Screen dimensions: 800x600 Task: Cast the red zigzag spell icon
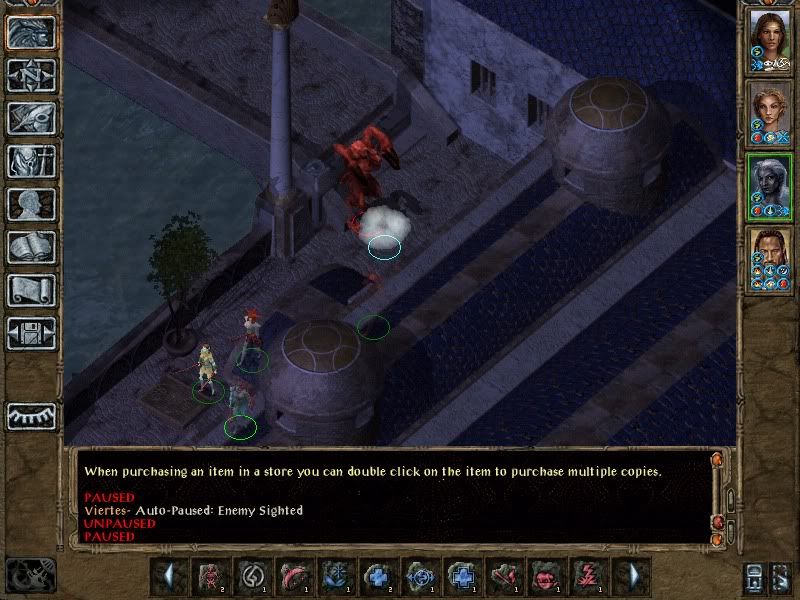coord(583,577)
